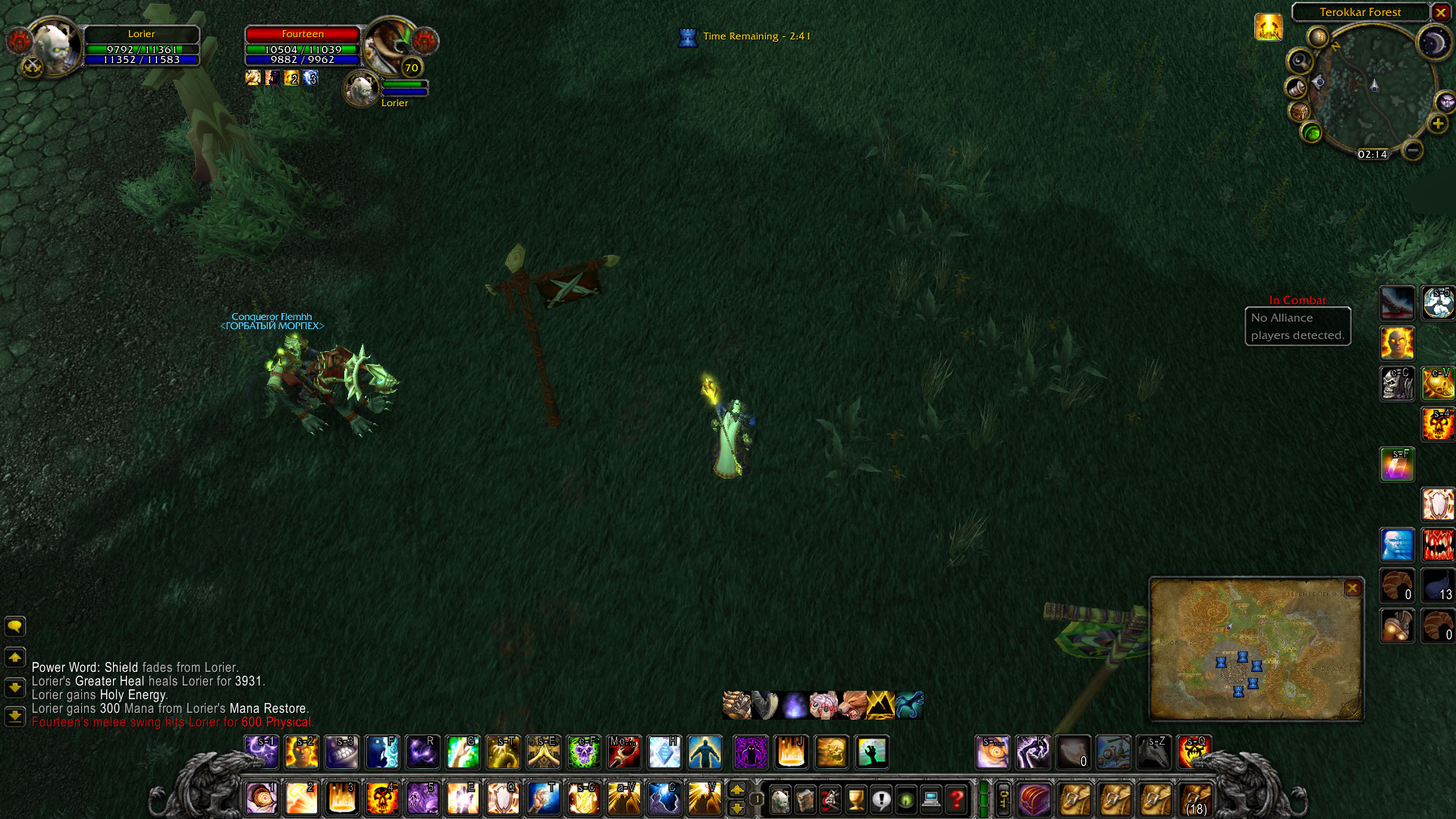
Task: Close the zone battle map panel
Action: point(1351,588)
